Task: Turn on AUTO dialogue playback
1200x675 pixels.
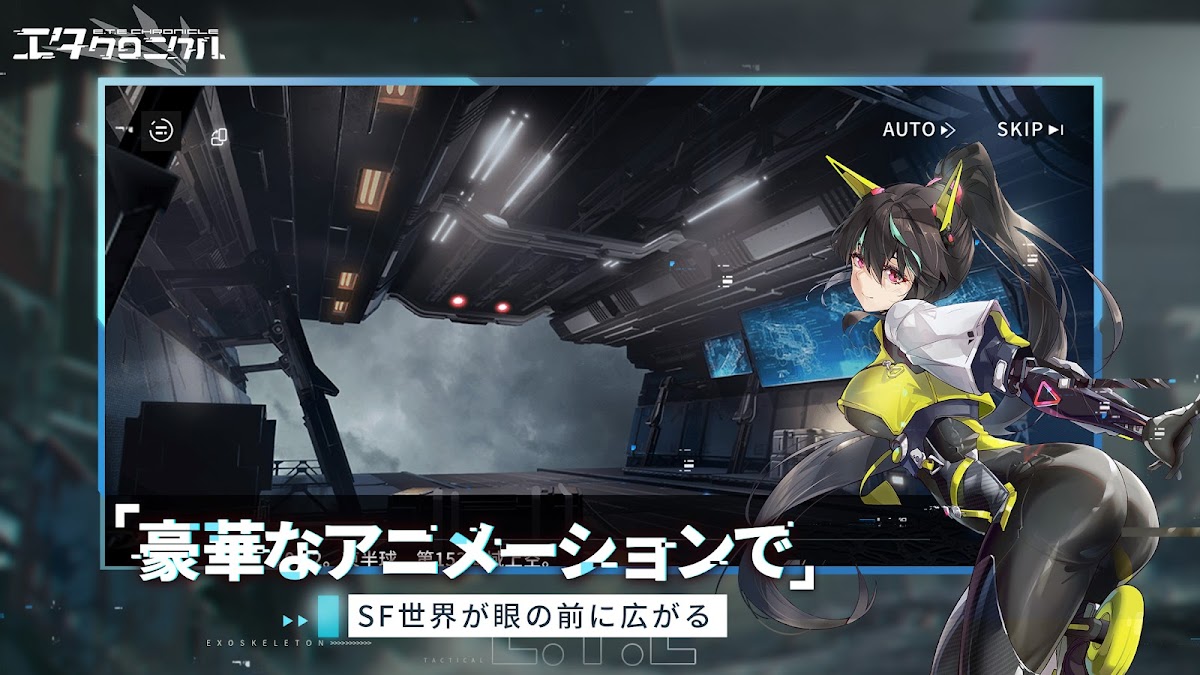Action: pyautogui.click(x=918, y=129)
